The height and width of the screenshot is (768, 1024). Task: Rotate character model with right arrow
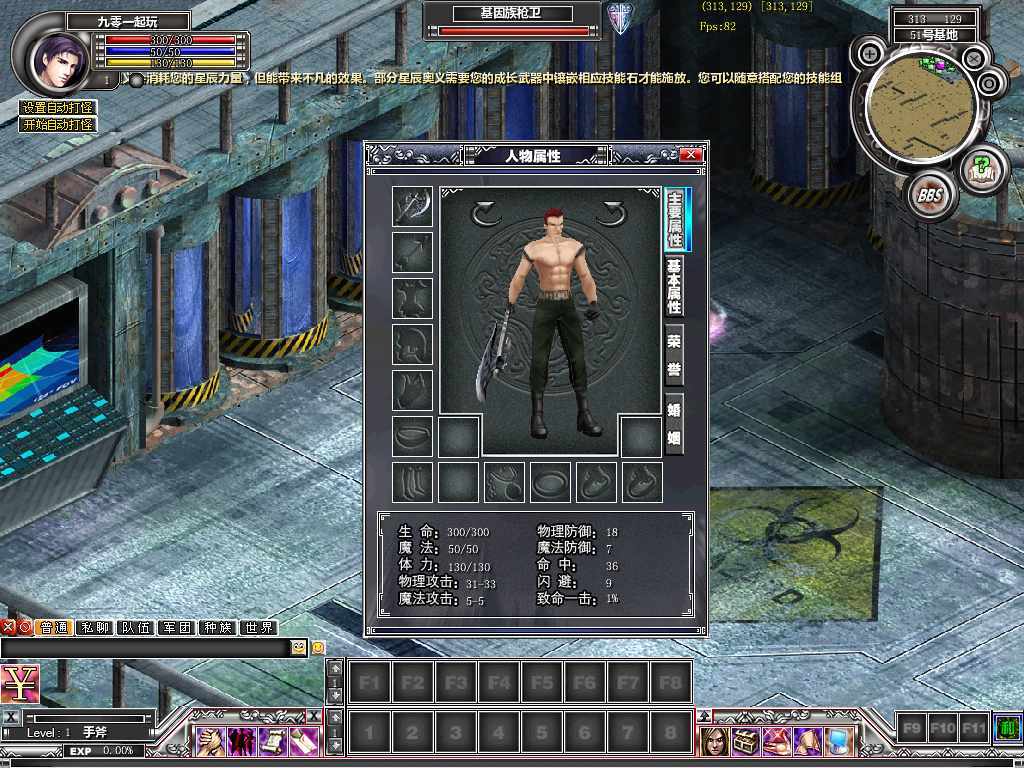tap(610, 212)
